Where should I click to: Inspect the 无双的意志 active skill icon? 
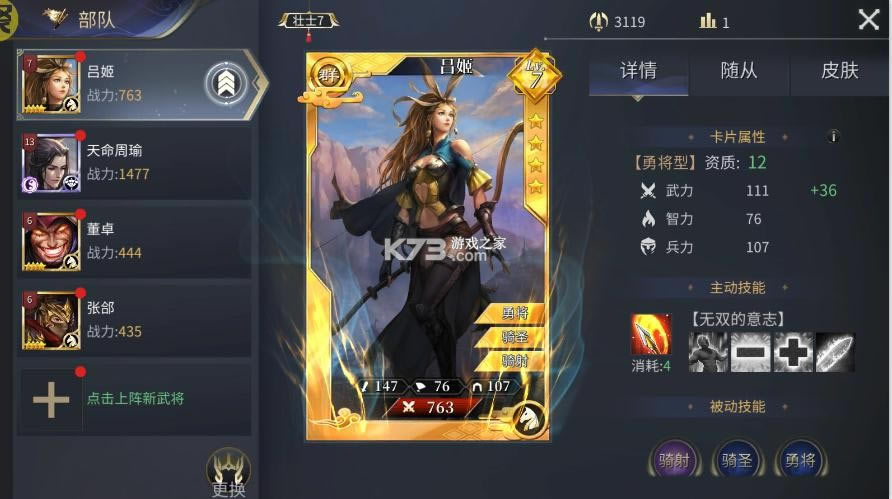(651, 335)
